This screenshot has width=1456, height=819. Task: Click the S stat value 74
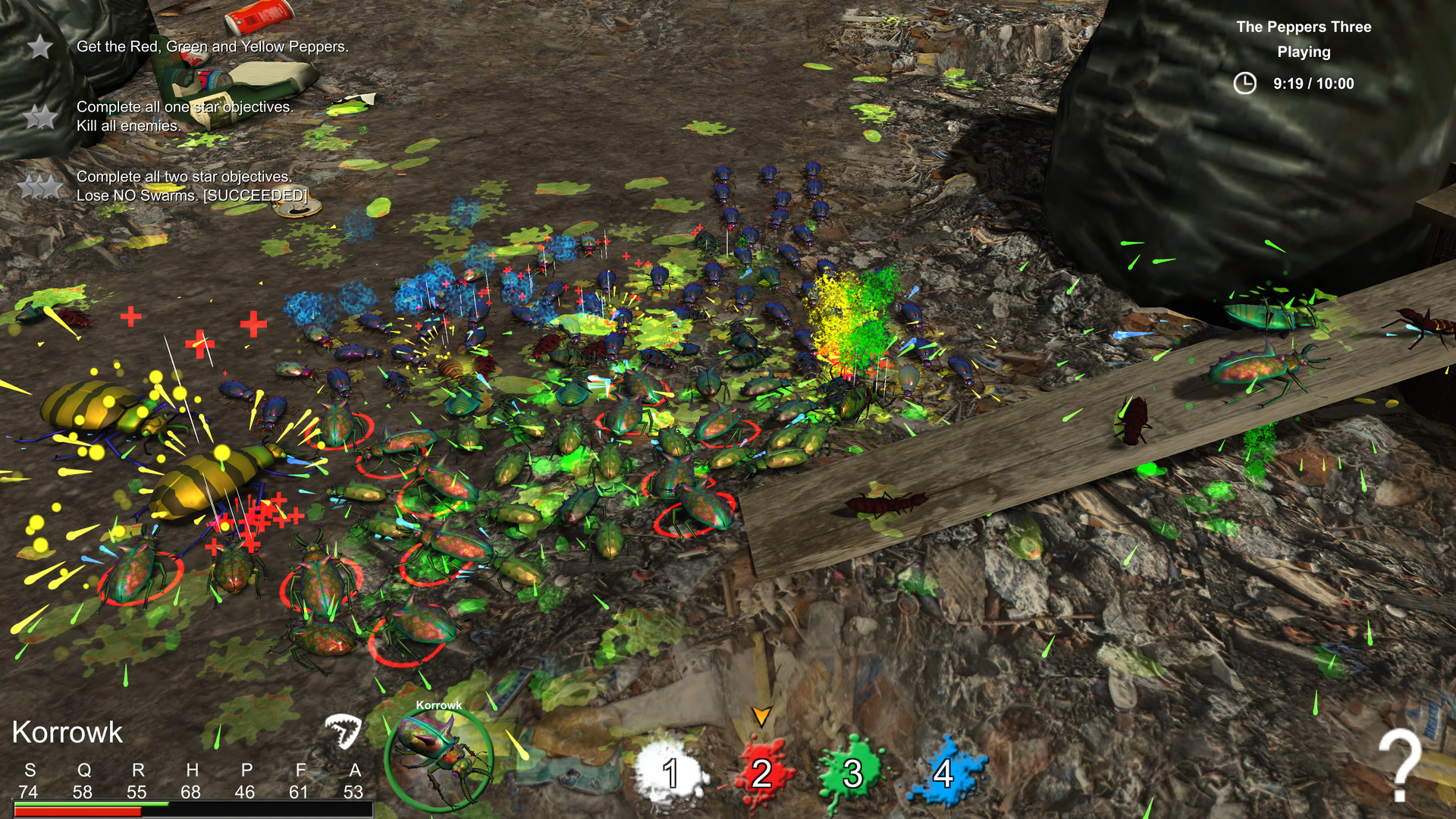click(x=27, y=791)
